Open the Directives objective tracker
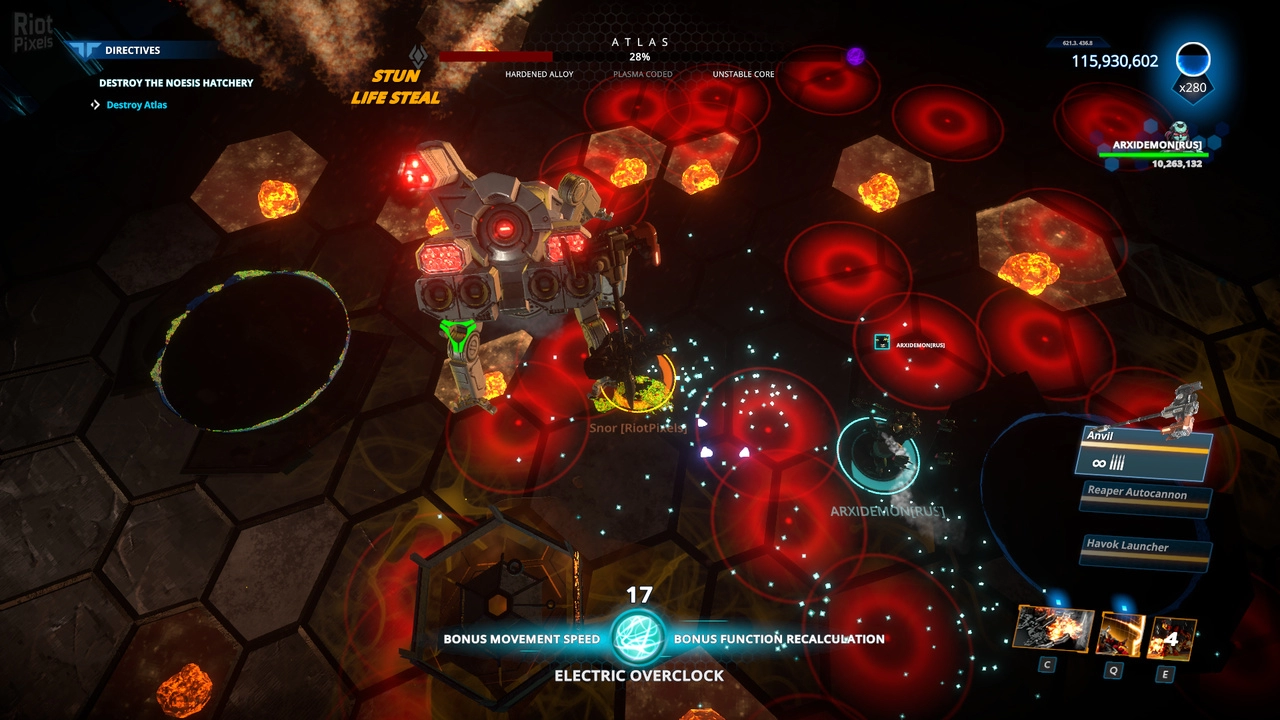This screenshot has height=720, width=1280. tap(132, 50)
